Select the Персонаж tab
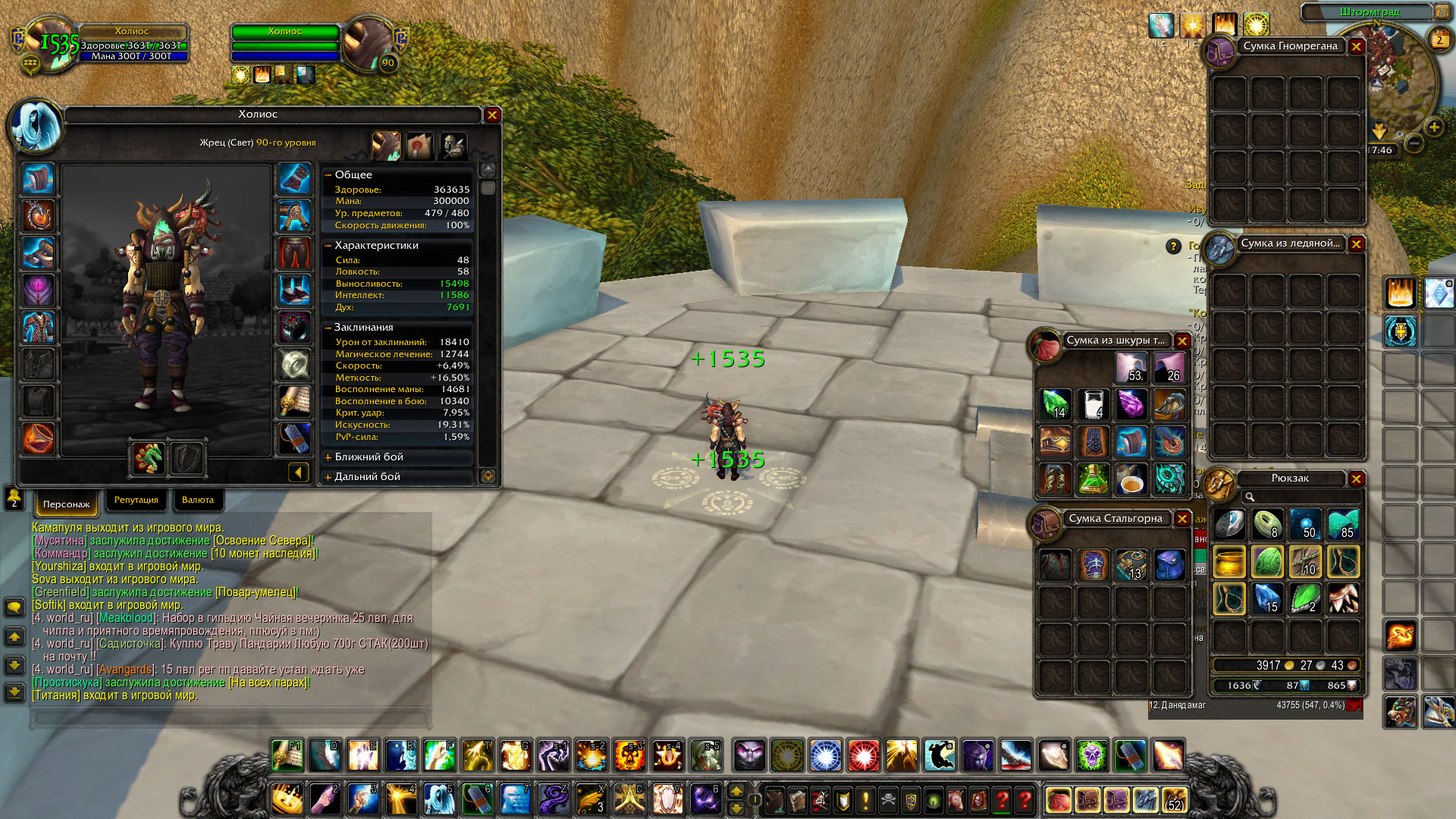1456x819 pixels. [x=66, y=504]
